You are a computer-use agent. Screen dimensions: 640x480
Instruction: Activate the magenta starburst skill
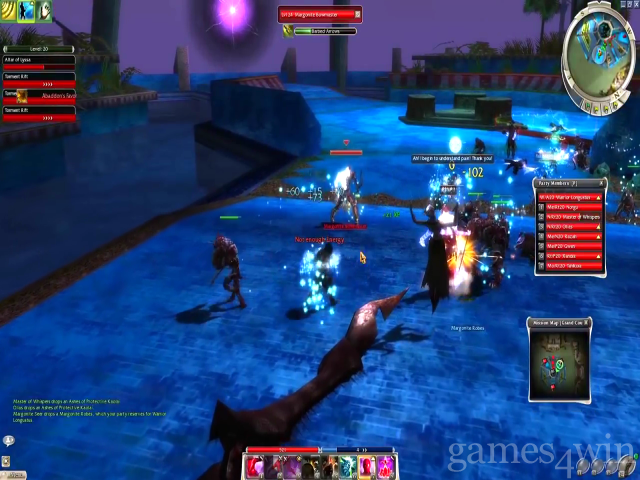point(384,466)
